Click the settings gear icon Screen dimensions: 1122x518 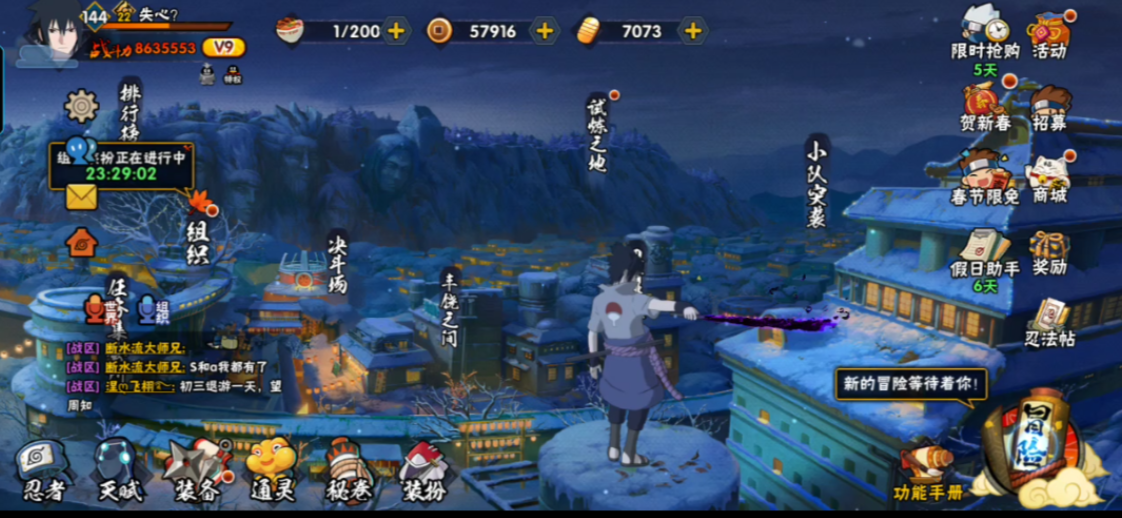[x=81, y=106]
